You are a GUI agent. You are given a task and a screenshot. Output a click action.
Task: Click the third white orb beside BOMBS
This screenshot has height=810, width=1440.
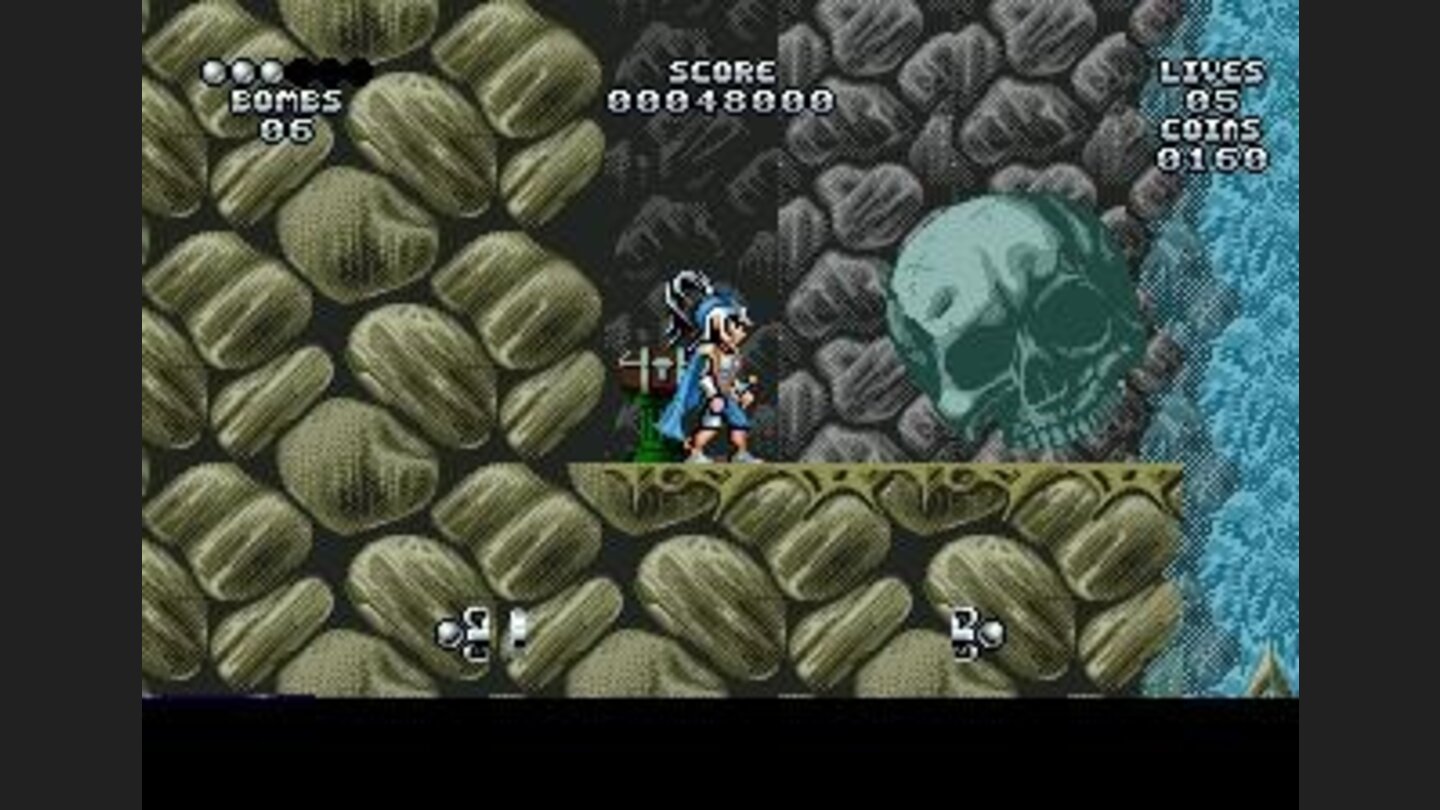pos(272,71)
